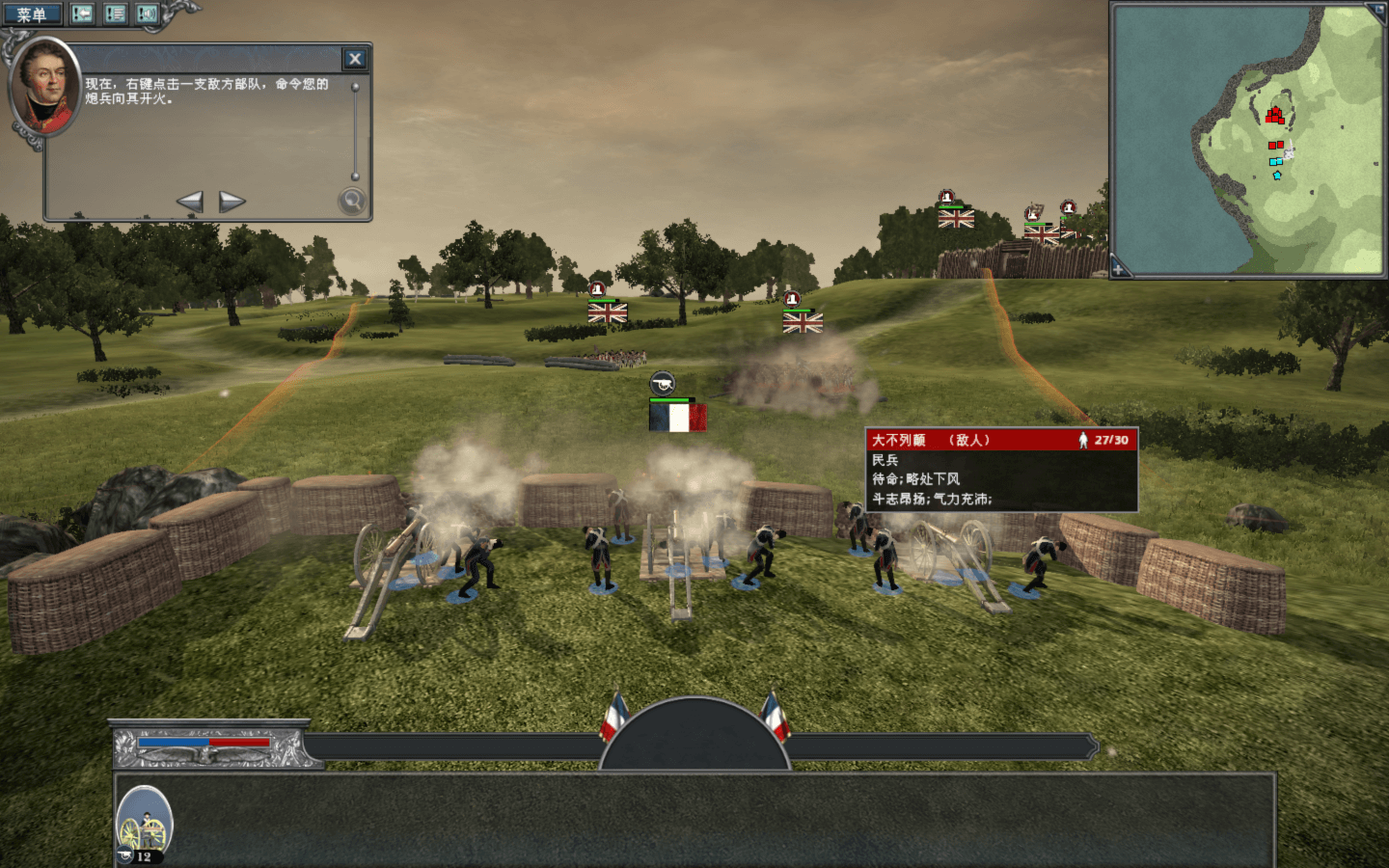
Task: Close the tutorial advisor dialog
Action: [x=355, y=59]
